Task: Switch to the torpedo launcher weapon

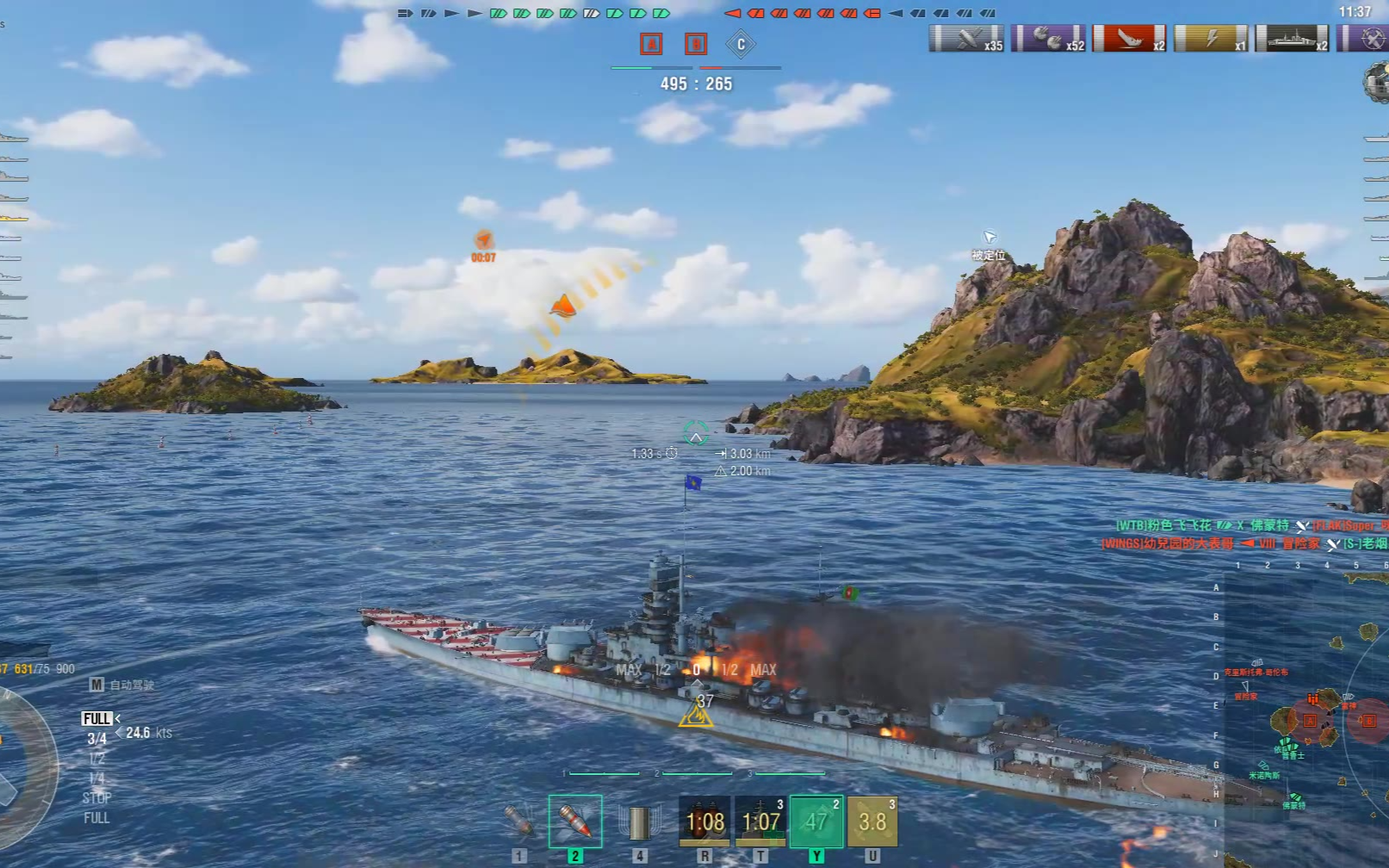Action: point(639,822)
